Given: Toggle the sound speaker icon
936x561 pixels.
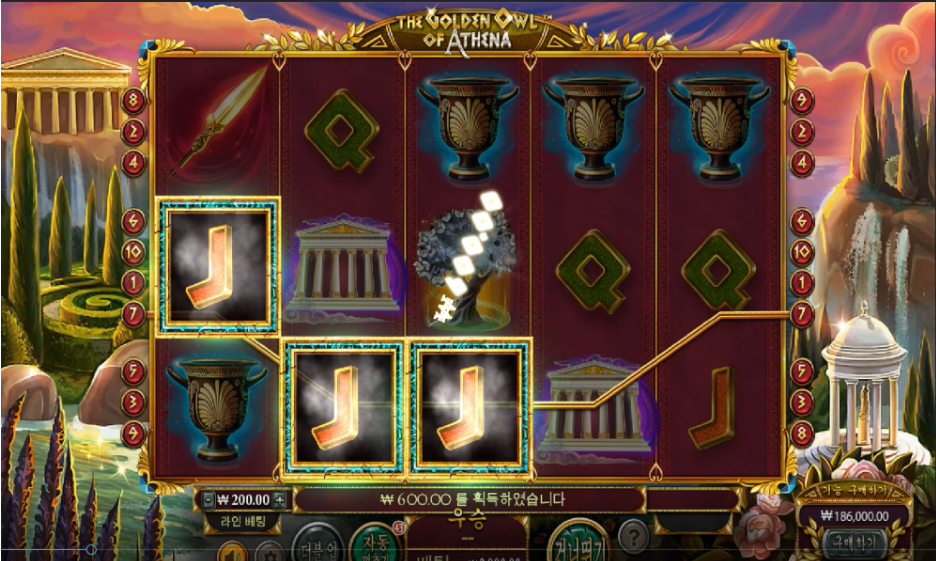Looking at the screenshot, I should 231,552.
